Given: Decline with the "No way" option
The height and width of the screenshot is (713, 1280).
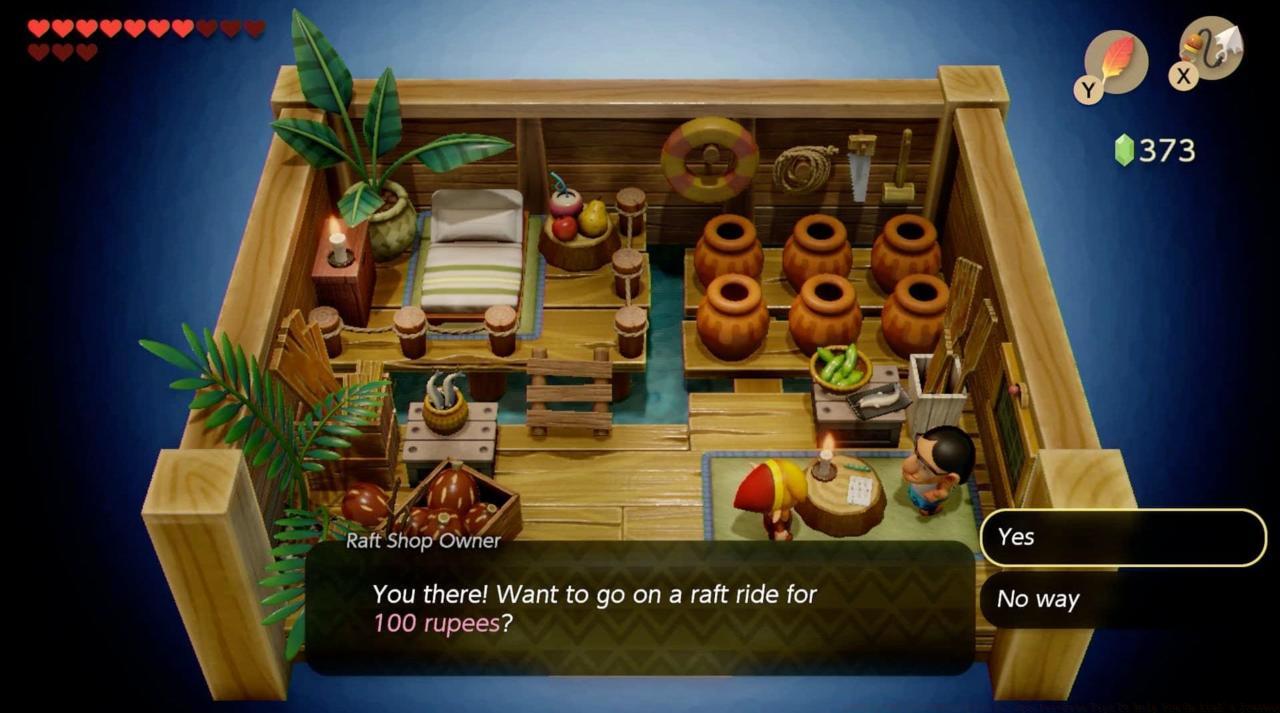Looking at the screenshot, I should 1122,600.
